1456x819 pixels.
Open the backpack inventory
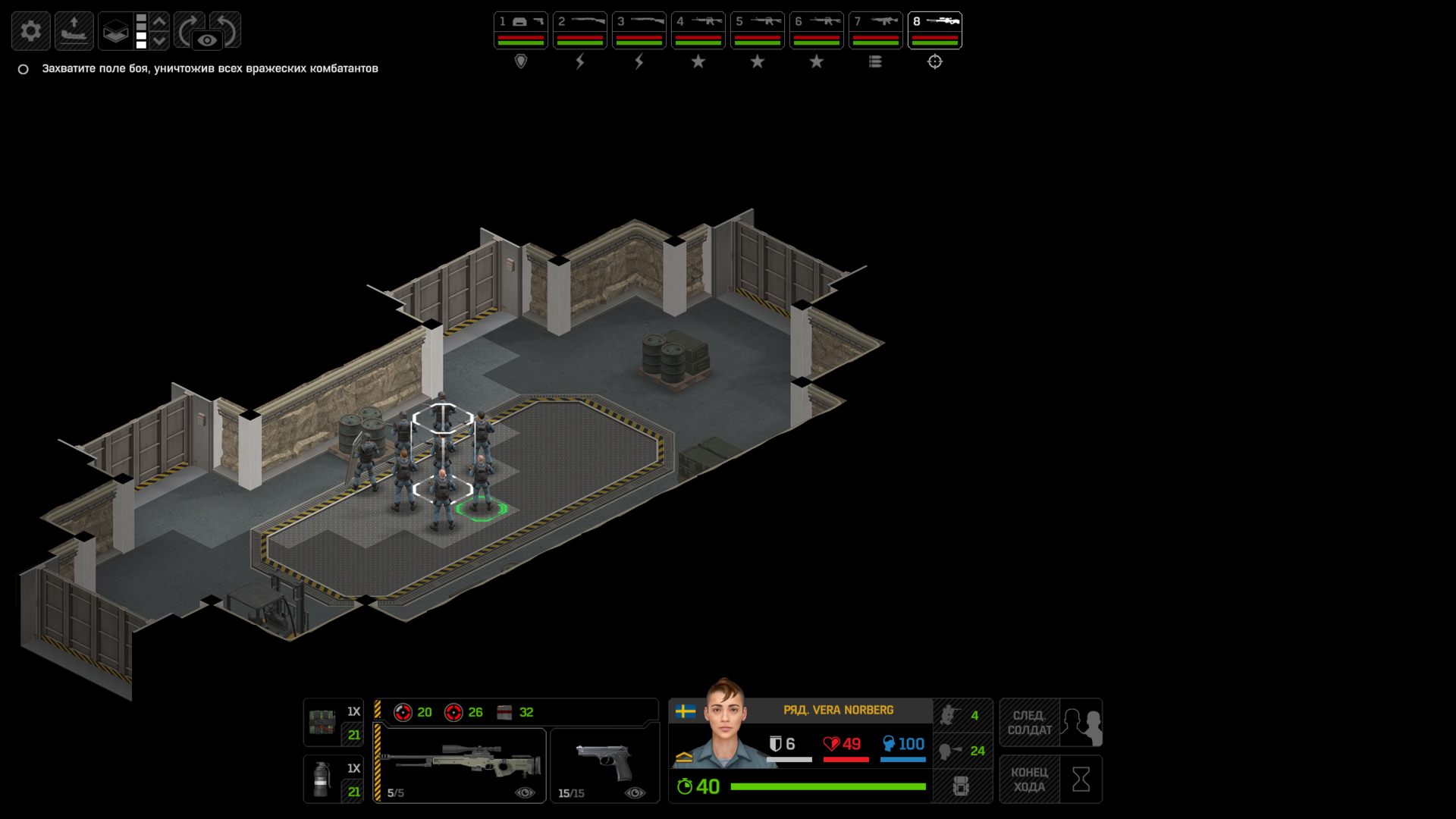coord(961,786)
